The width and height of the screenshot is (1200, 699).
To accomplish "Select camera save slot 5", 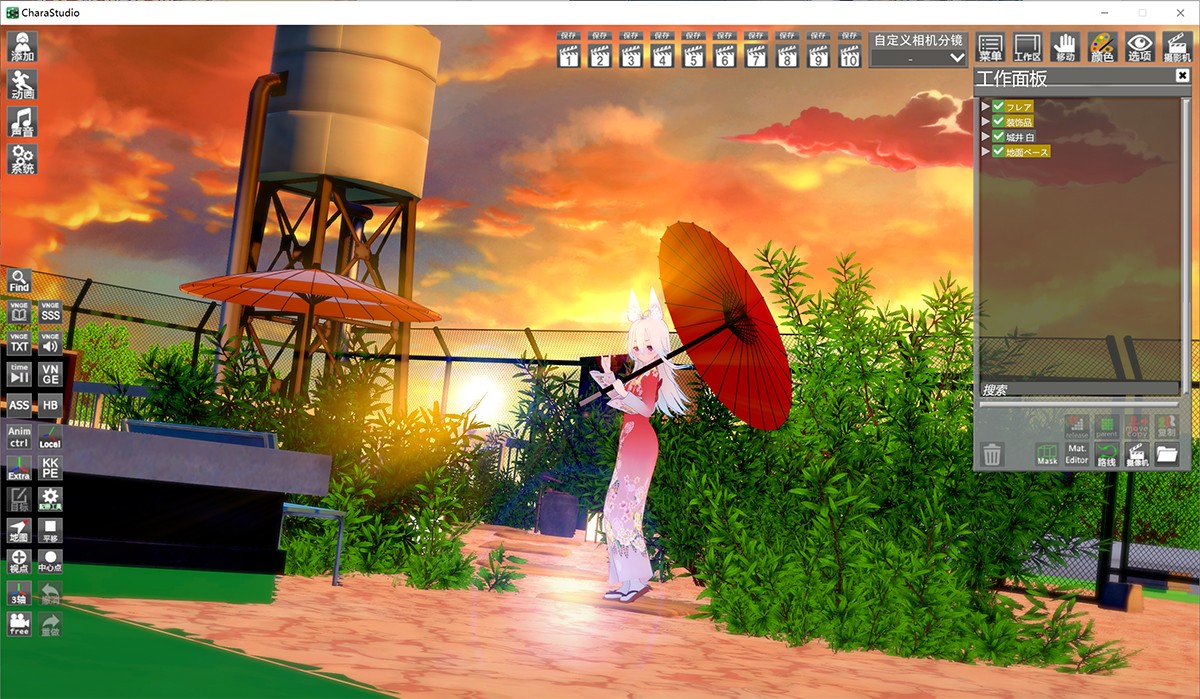I will [x=694, y=51].
